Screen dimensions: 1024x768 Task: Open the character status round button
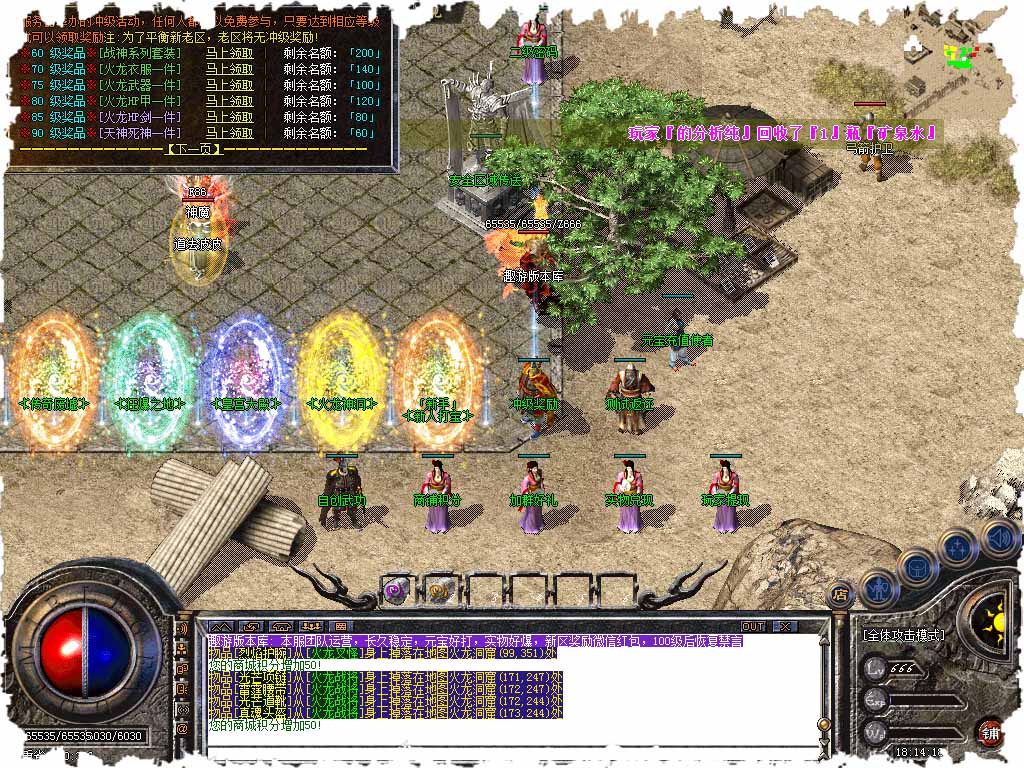point(878,589)
